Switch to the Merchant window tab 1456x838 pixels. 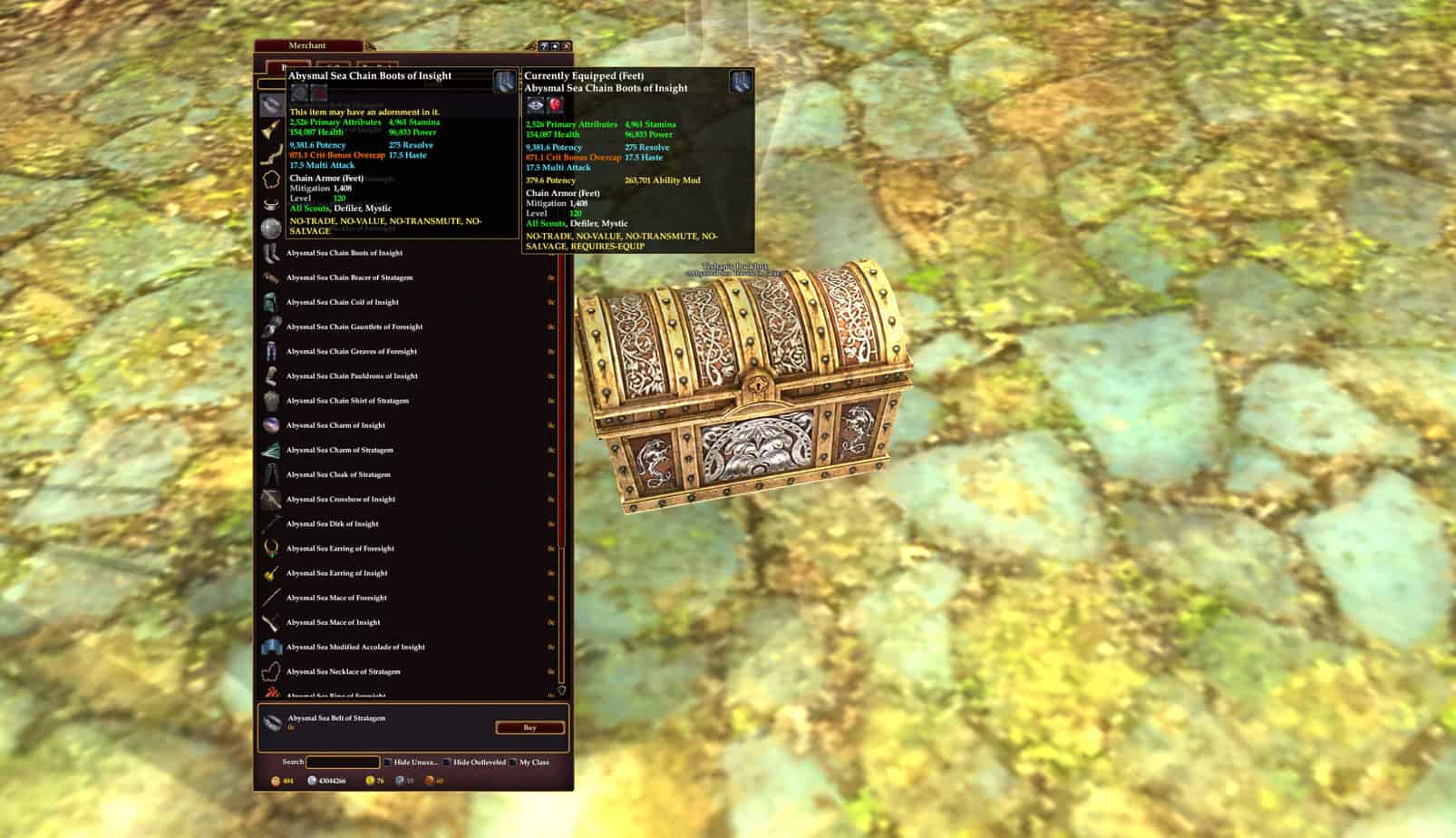[x=308, y=44]
